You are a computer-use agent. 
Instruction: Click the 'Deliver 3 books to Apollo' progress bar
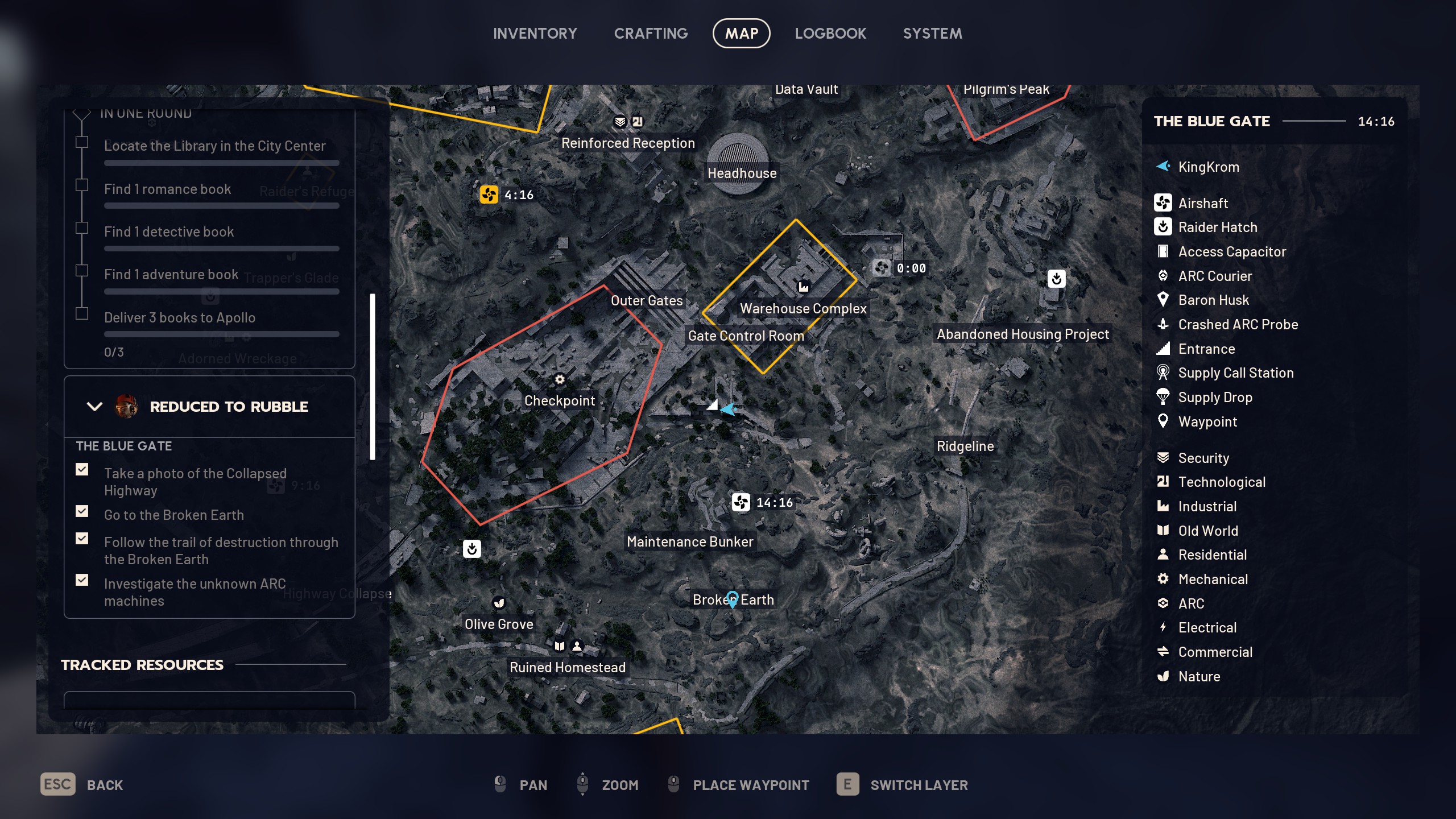pos(221,334)
